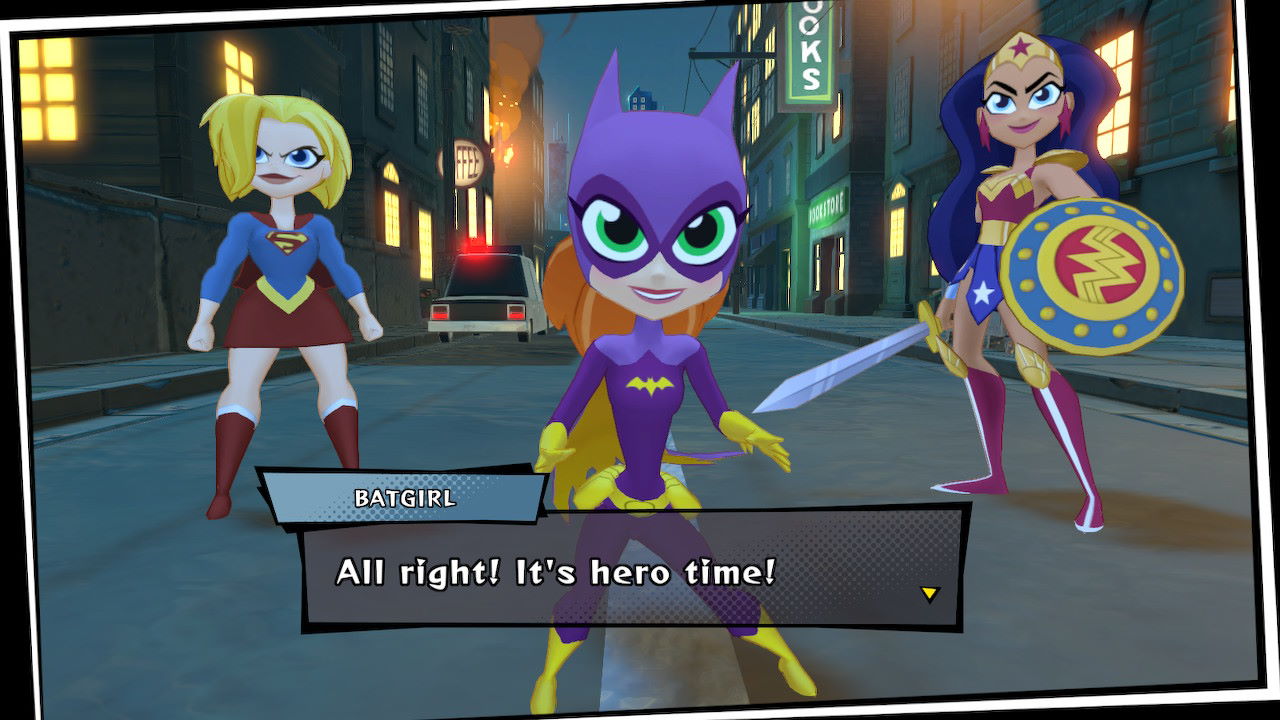This screenshot has width=1280, height=720.
Task: Advance dialogue with the yellow arrow
Action: pyautogui.click(x=929, y=594)
